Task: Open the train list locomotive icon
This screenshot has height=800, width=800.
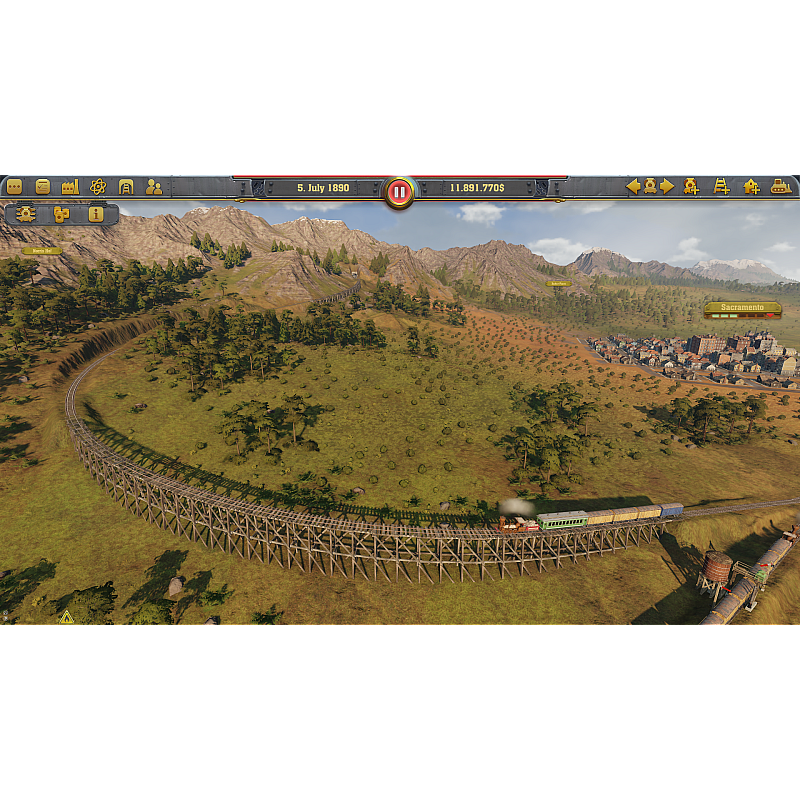Action: coord(649,186)
